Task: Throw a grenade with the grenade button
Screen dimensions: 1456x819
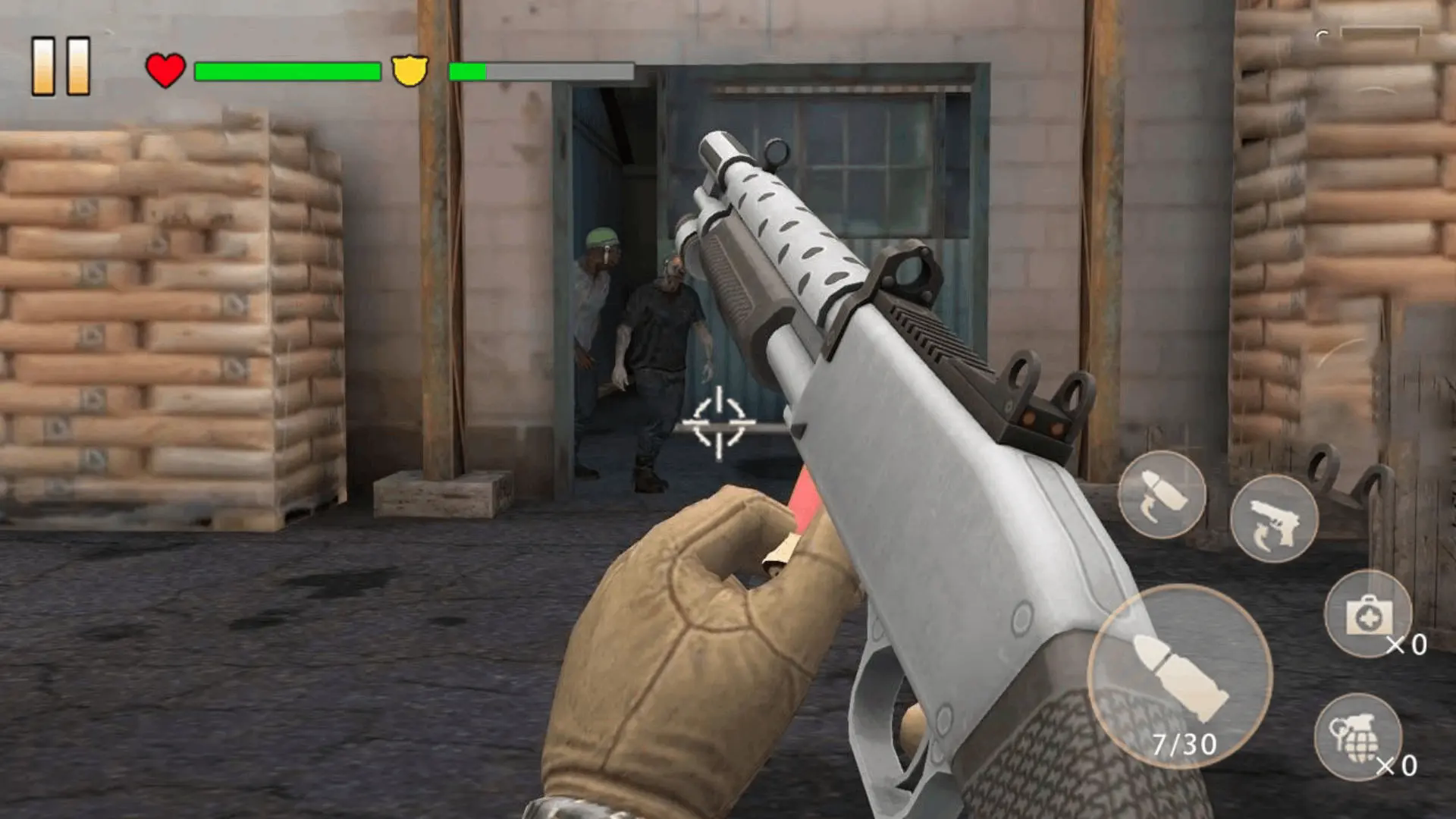Action: [x=1357, y=736]
